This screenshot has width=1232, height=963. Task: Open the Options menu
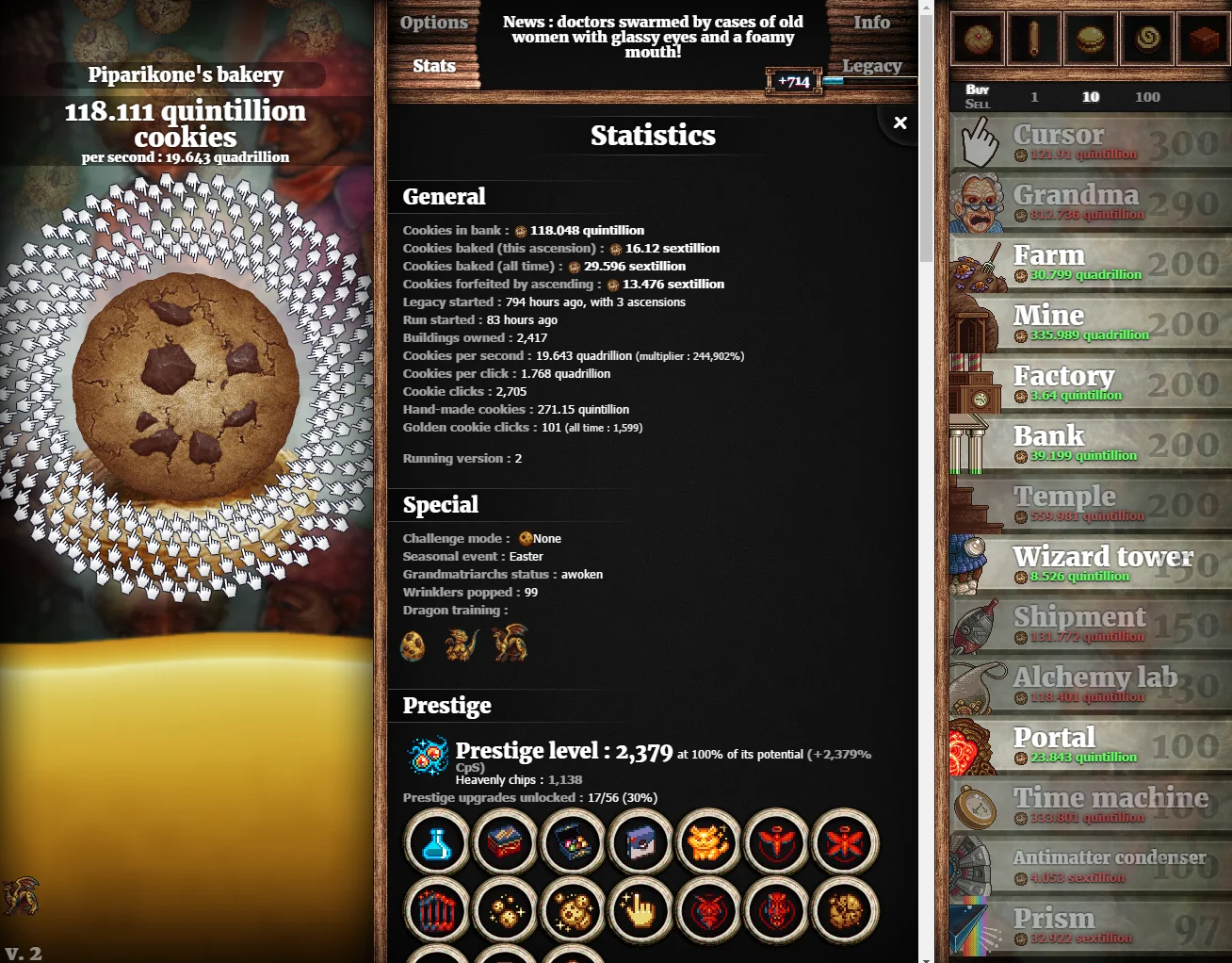point(434,22)
